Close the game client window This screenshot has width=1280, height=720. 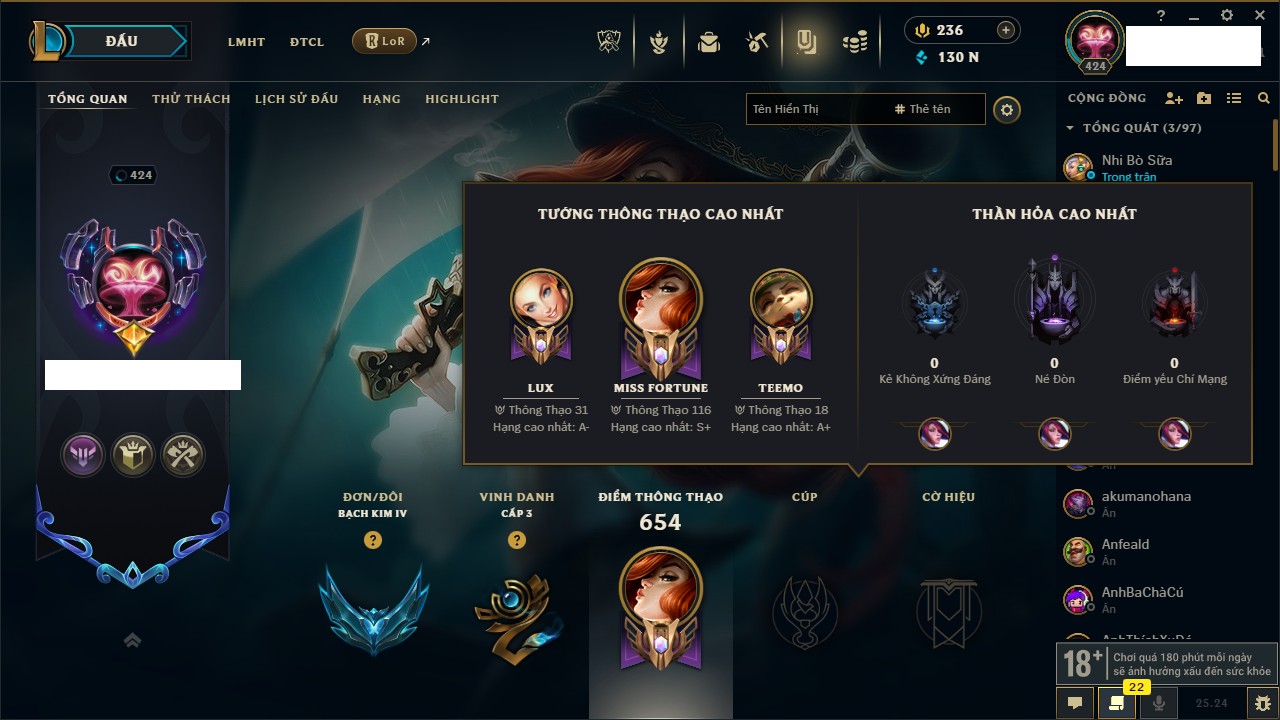point(1259,15)
